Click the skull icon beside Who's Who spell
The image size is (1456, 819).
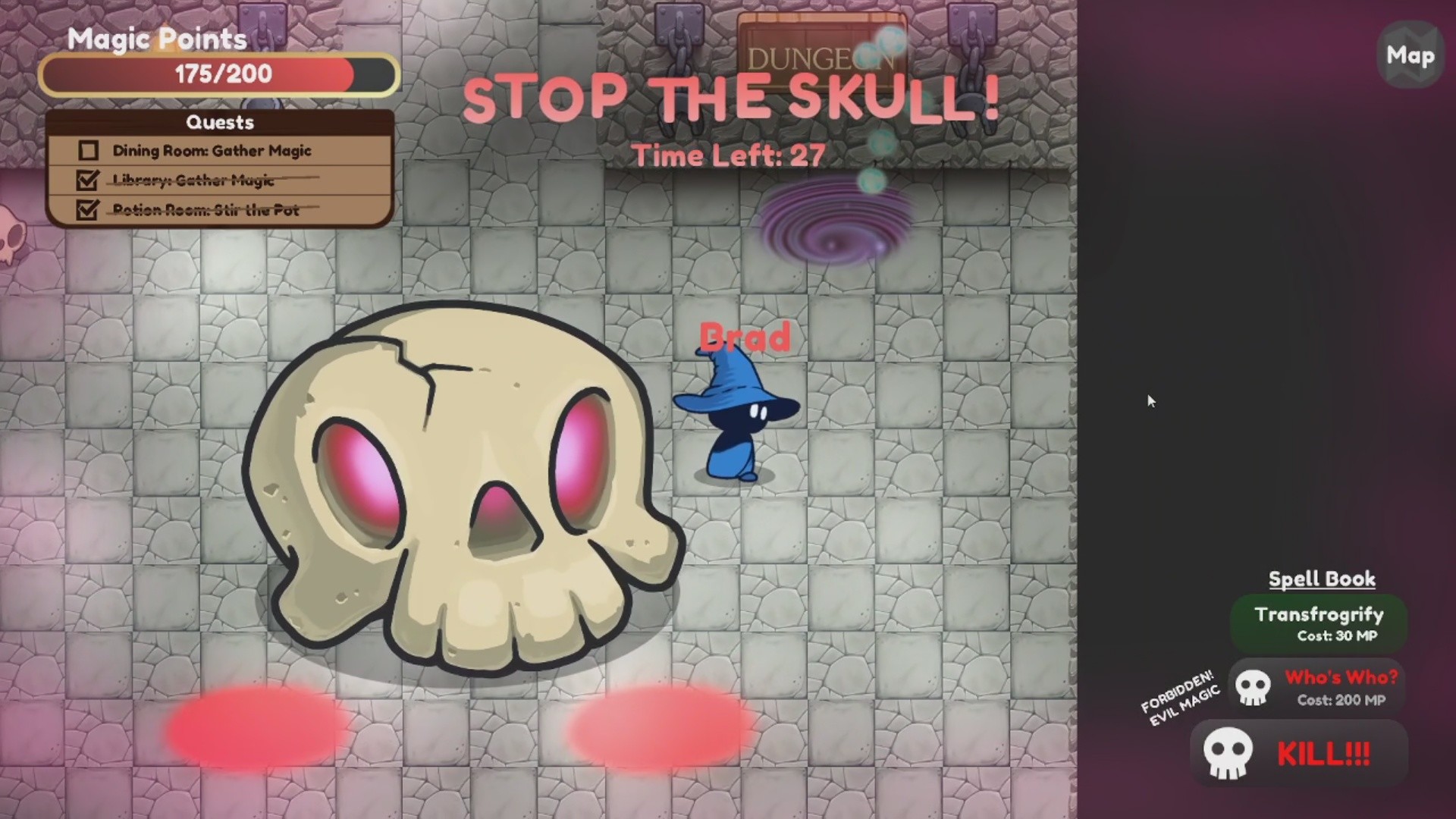click(1255, 687)
